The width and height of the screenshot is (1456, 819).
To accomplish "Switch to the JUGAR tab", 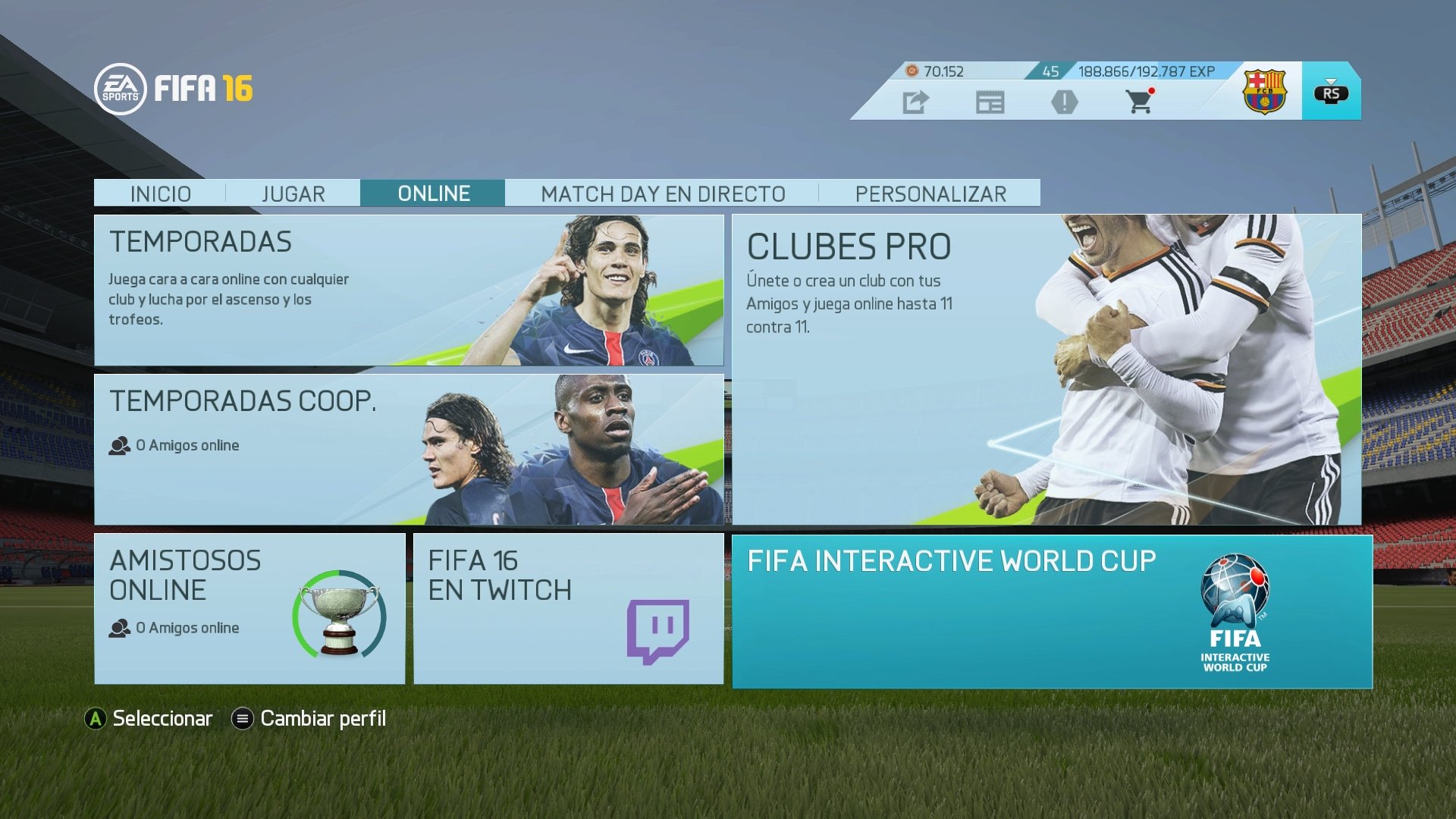I will [x=293, y=193].
